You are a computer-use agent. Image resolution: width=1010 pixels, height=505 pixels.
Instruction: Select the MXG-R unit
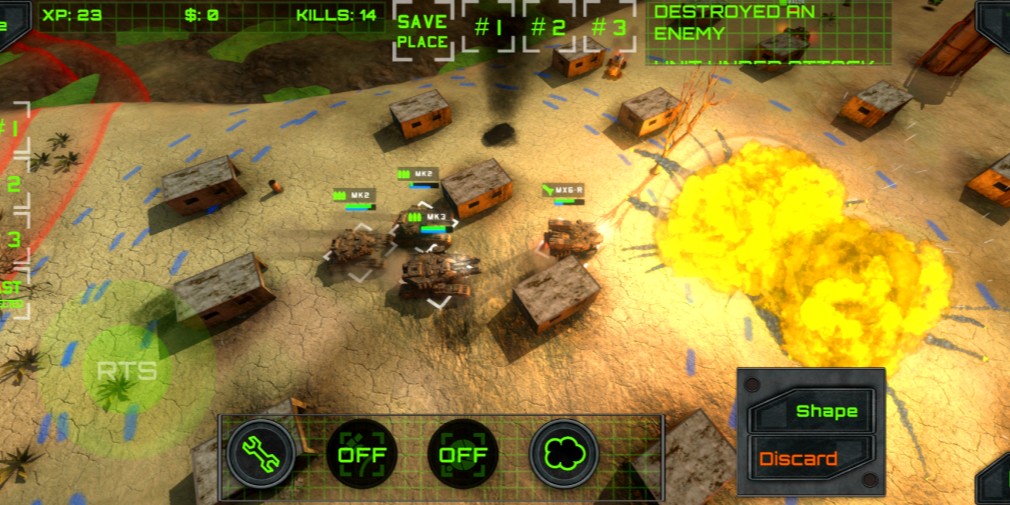tap(573, 236)
